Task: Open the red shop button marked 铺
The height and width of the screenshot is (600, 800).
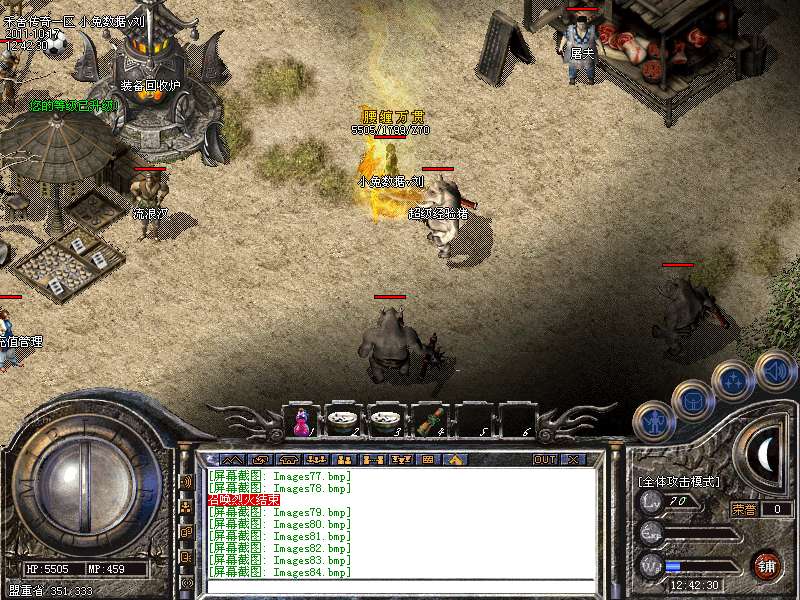Action: (x=767, y=566)
